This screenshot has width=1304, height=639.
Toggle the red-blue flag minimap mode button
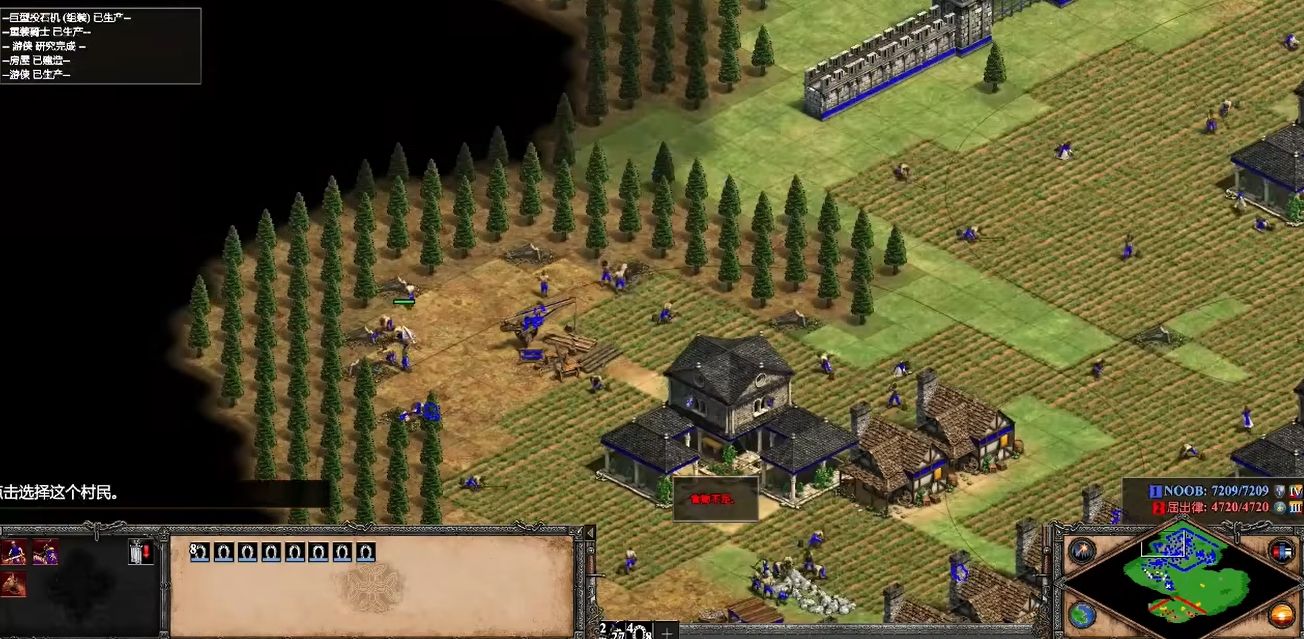(1281, 550)
